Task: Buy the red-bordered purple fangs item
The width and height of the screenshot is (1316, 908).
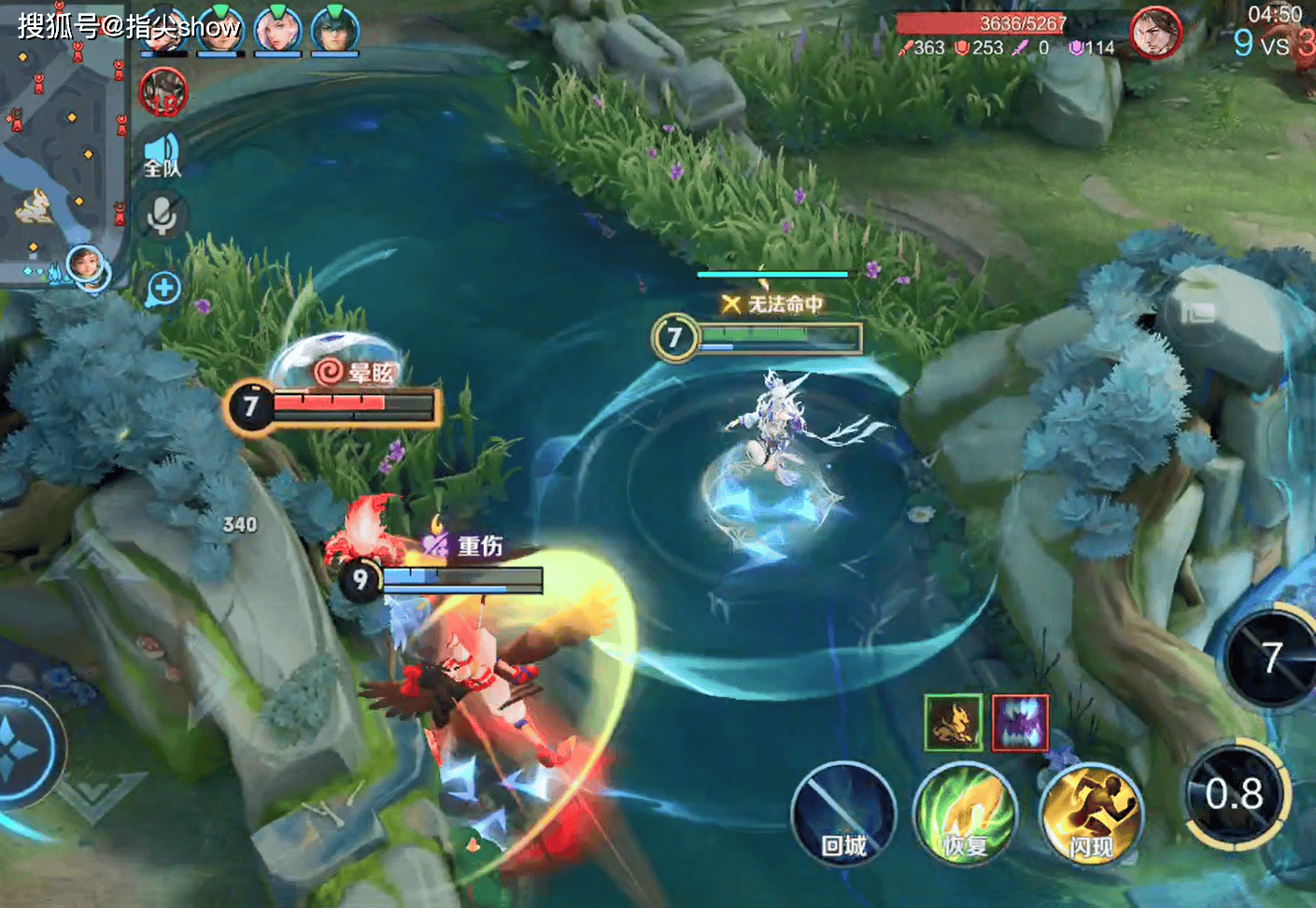Action: point(1020,722)
